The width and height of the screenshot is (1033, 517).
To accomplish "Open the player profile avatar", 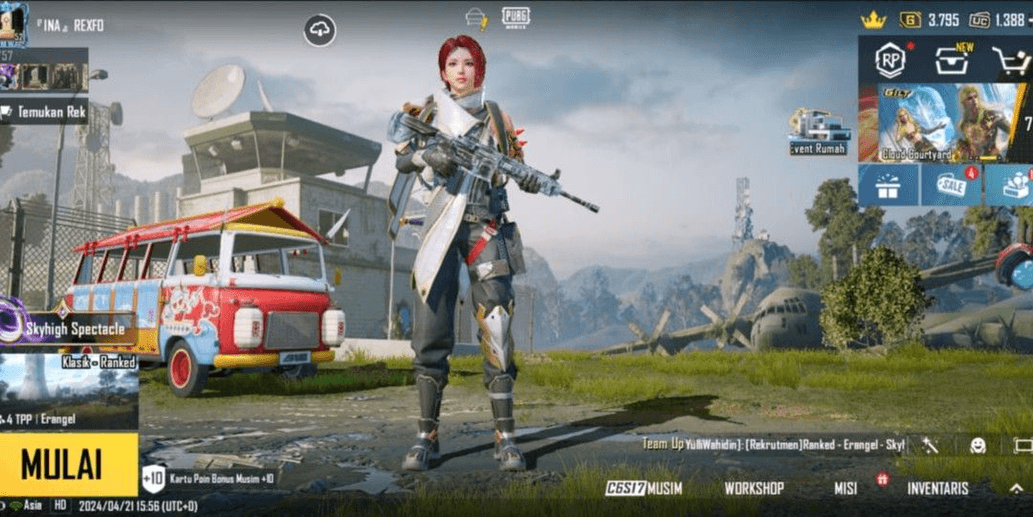I will click(x=13, y=22).
